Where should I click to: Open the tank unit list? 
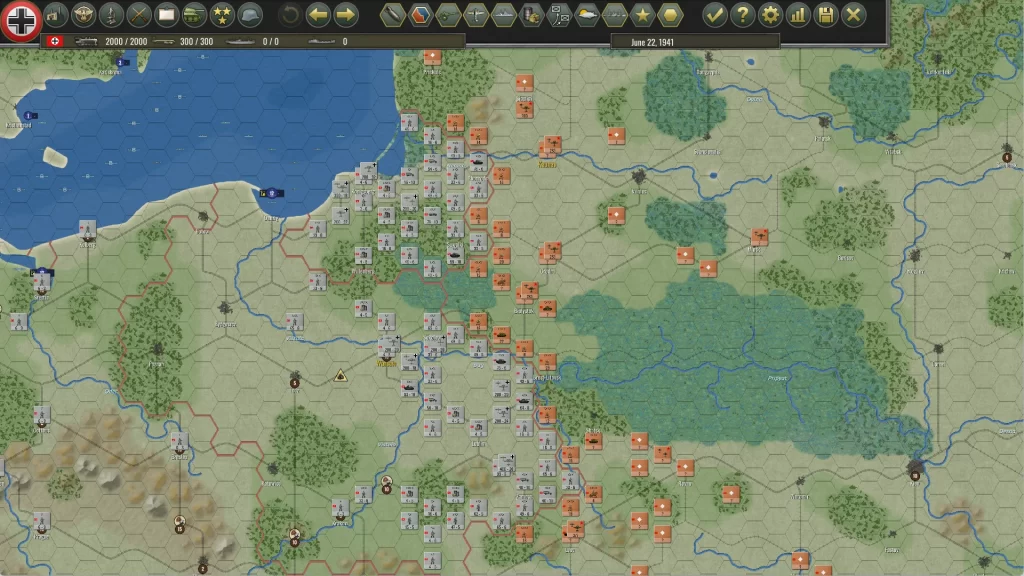pos(194,15)
